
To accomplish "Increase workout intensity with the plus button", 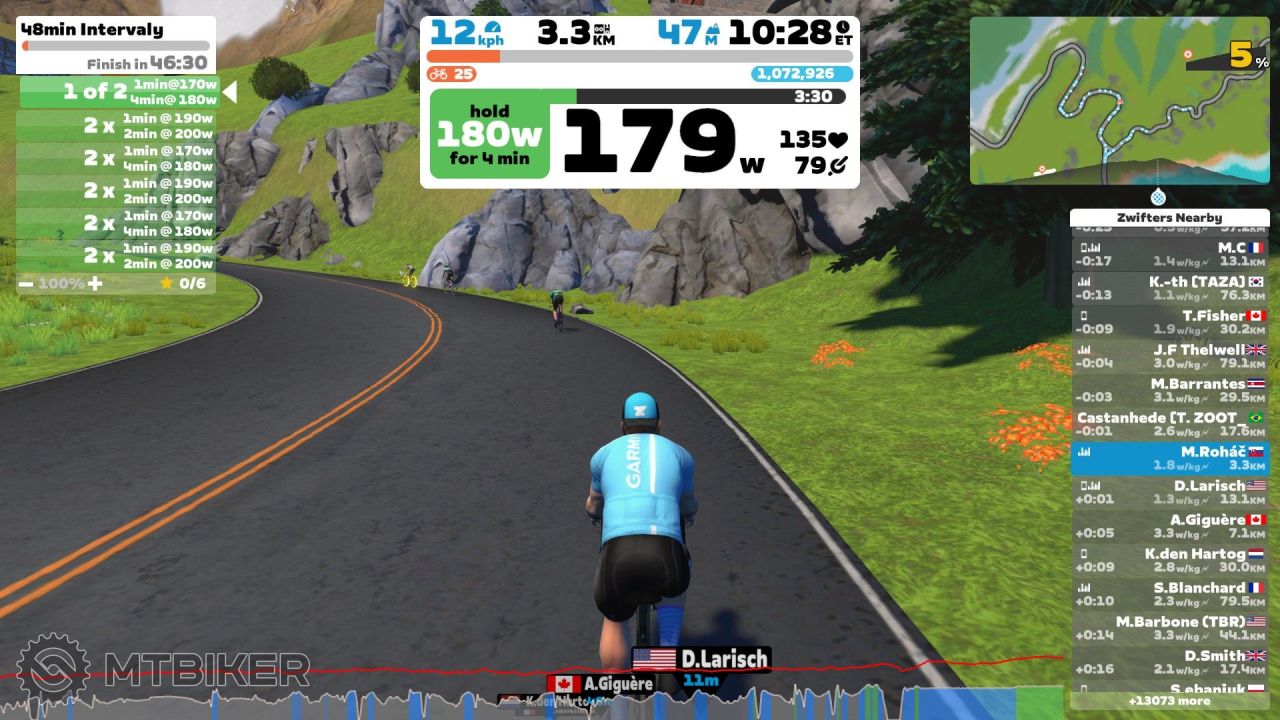I will pos(95,284).
